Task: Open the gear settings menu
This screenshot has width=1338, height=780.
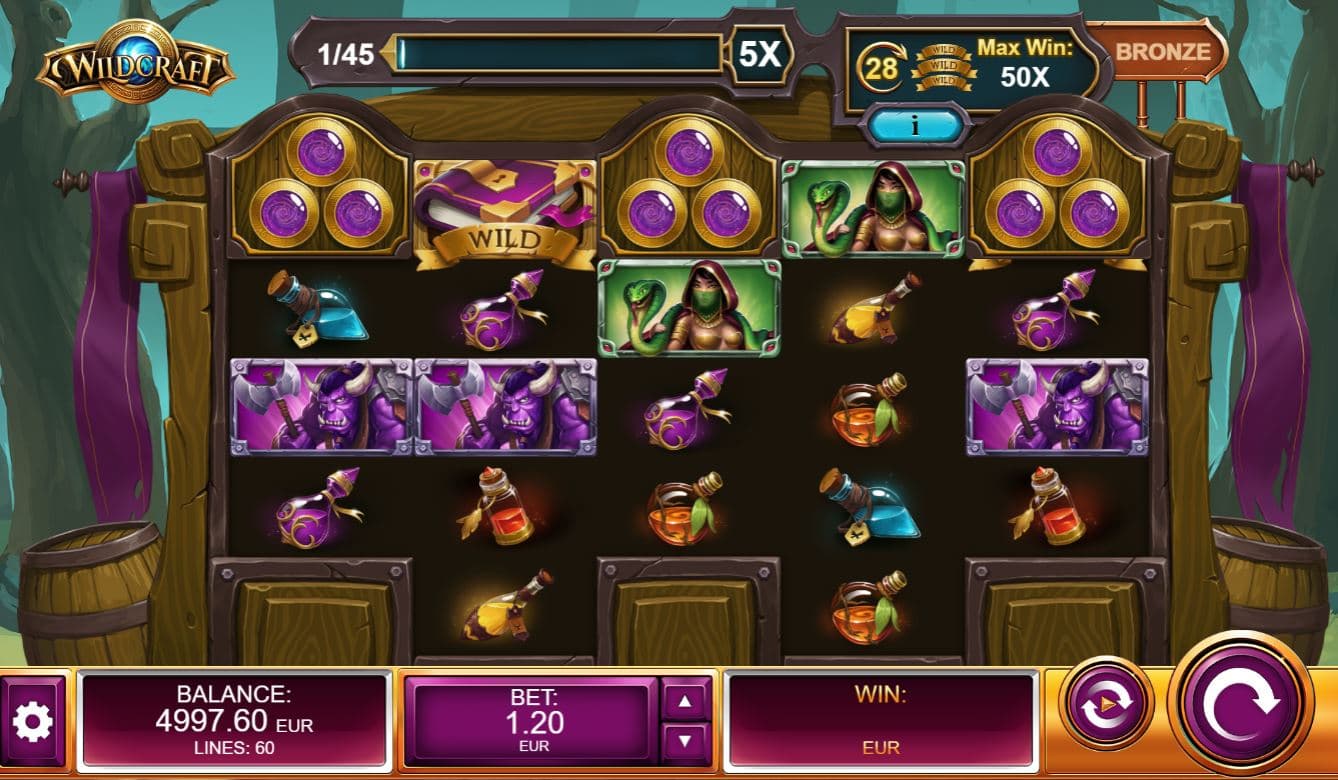Action: (x=33, y=720)
